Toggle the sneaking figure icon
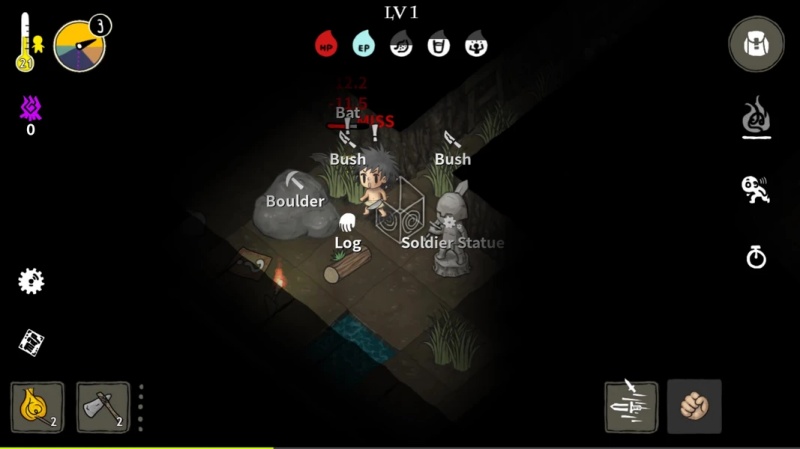The width and height of the screenshot is (800, 449). [x=756, y=188]
